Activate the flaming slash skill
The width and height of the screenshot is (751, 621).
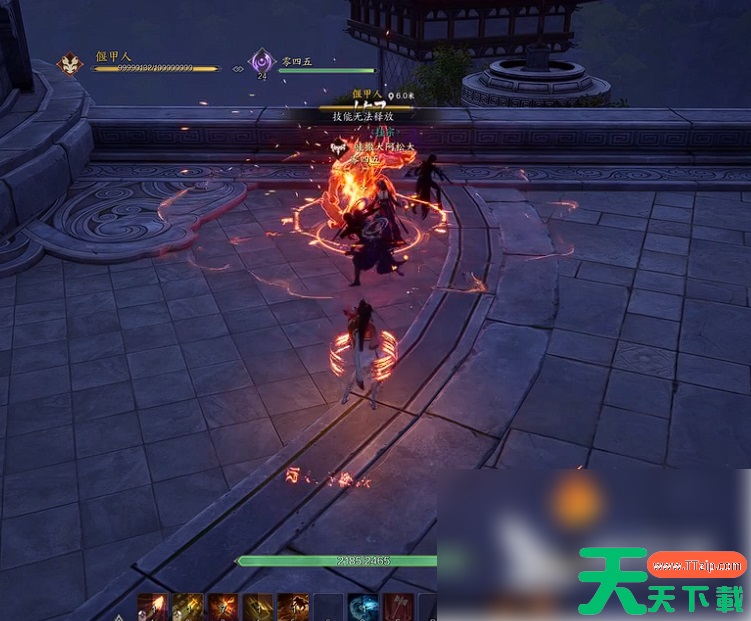152,607
